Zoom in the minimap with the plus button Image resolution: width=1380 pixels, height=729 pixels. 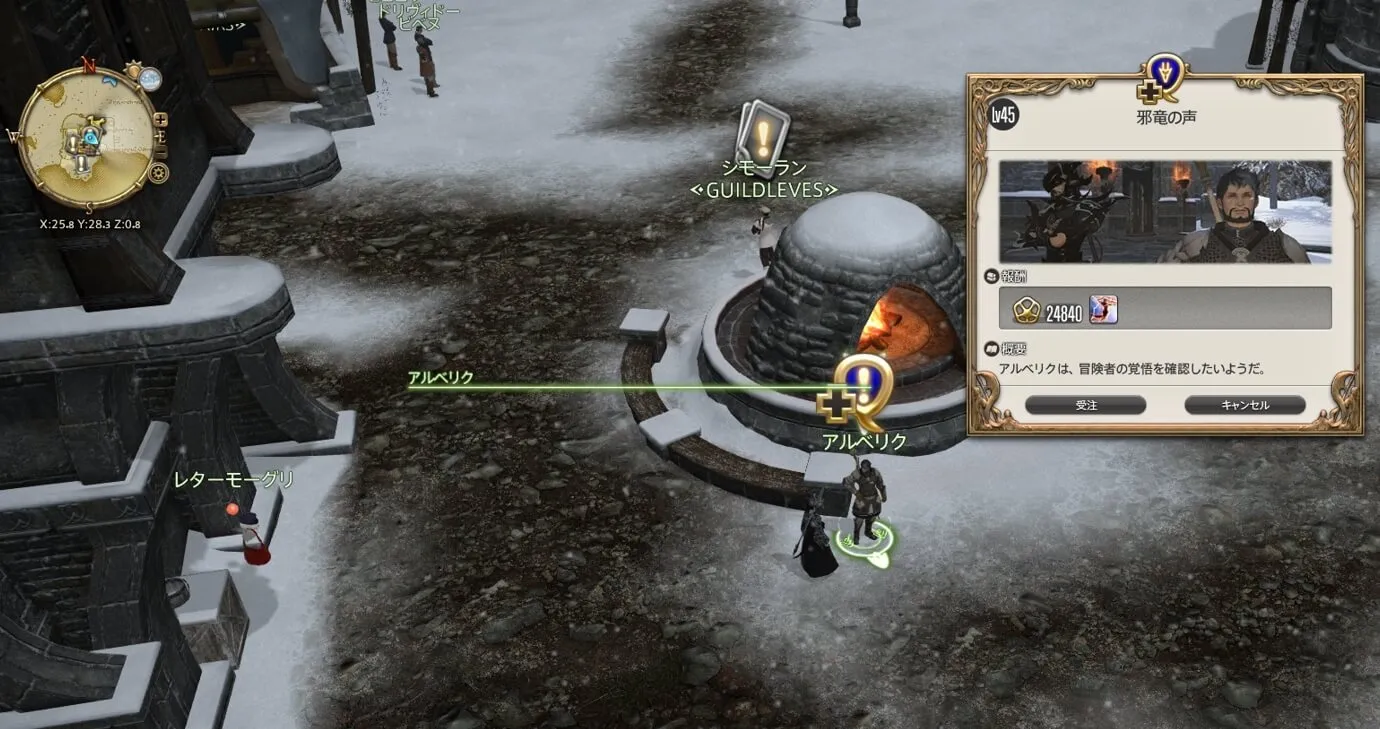pyautogui.click(x=161, y=121)
